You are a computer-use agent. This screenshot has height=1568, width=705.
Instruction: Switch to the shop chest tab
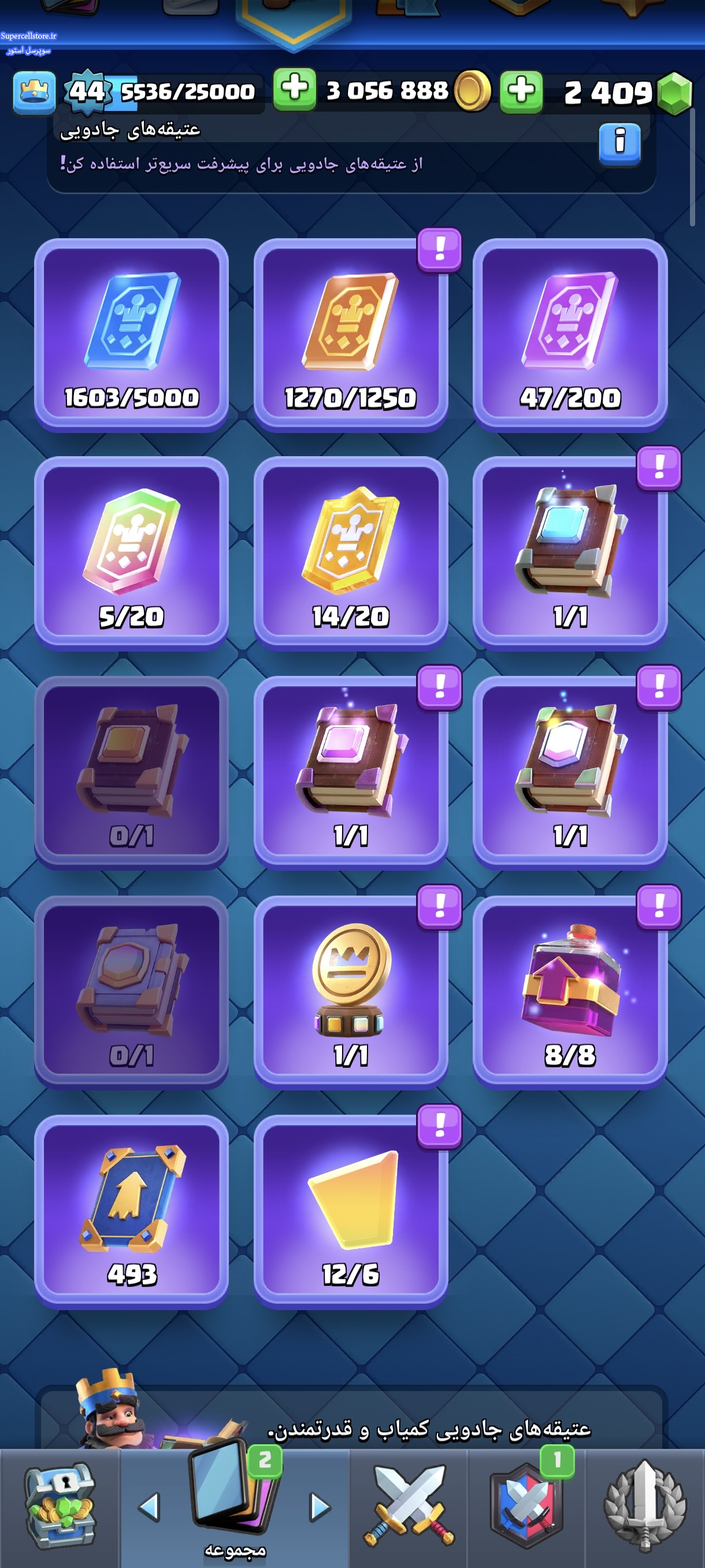point(59,1507)
